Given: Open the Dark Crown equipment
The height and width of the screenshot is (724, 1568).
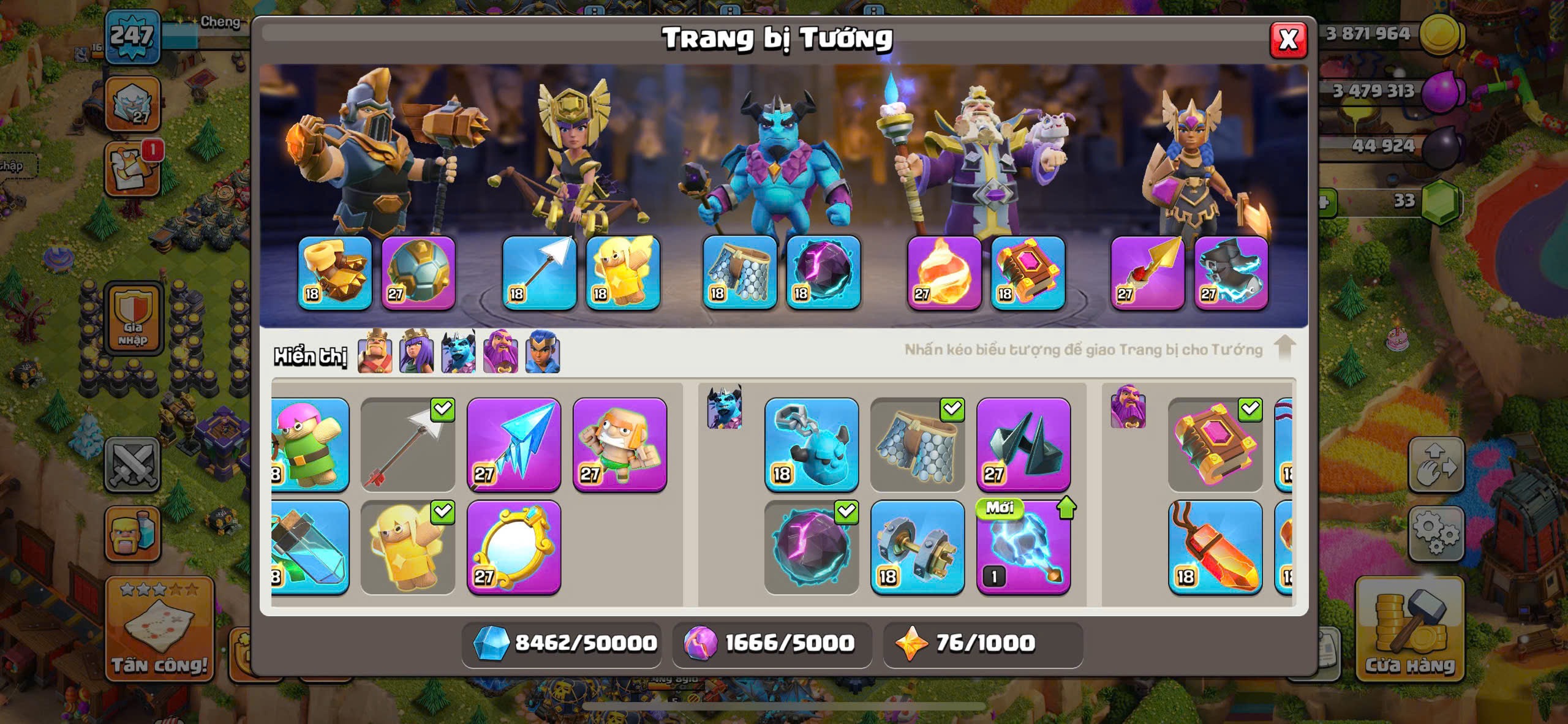Looking at the screenshot, I should pyautogui.click(x=1023, y=445).
